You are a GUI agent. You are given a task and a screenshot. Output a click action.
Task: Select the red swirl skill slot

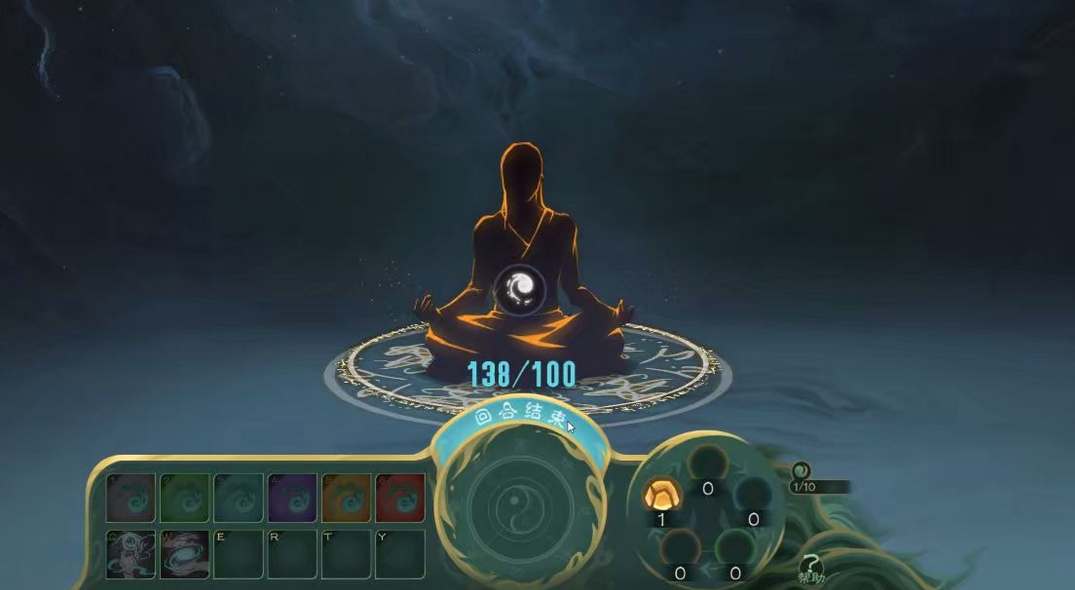click(400, 497)
